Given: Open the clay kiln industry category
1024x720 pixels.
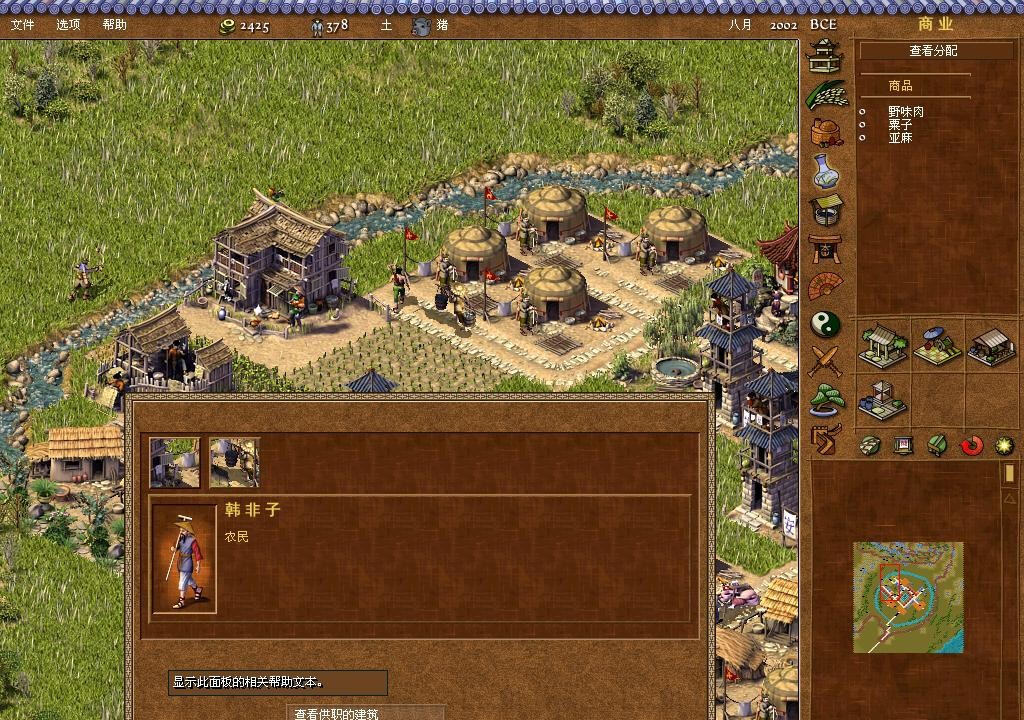Looking at the screenshot, I should pyautogui.click(x=826, y=132).
